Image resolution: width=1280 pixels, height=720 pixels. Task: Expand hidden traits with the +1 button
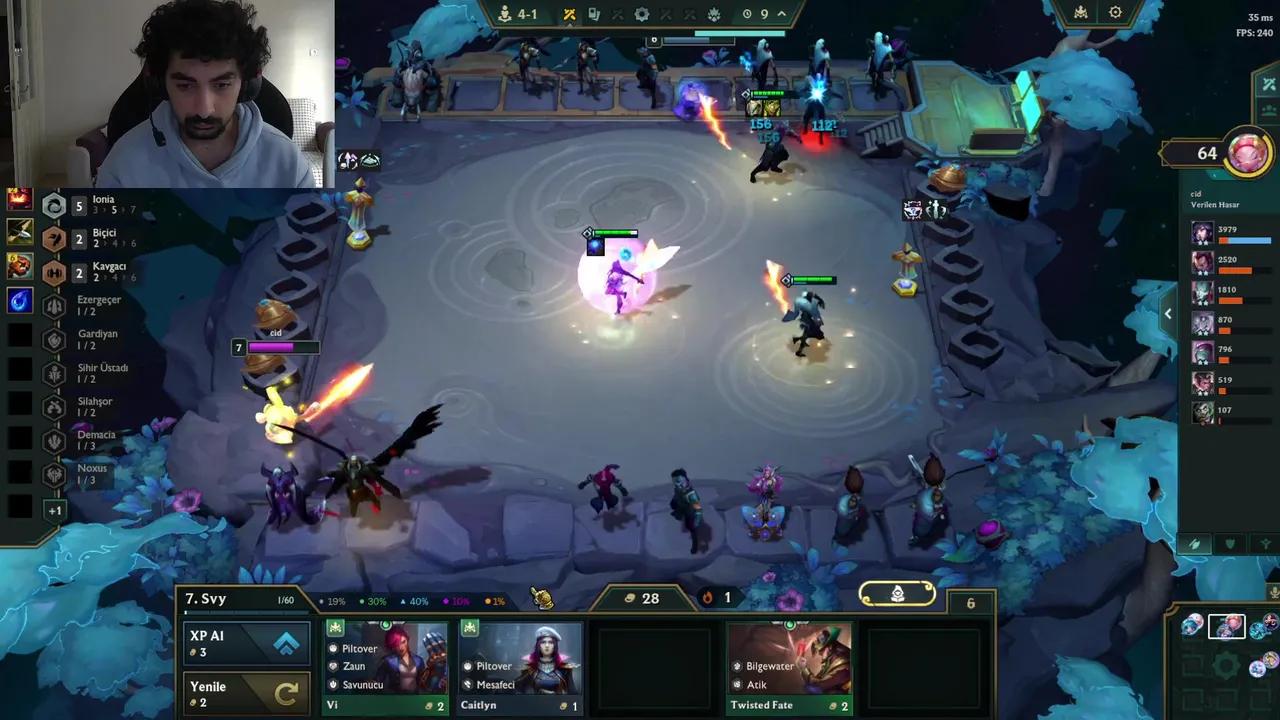[55, 510]
